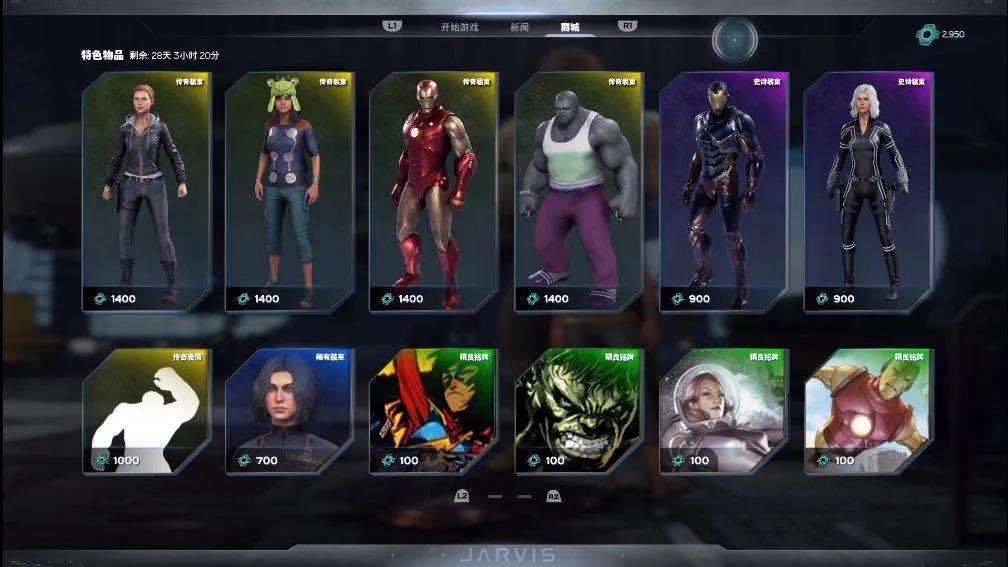Screen dimensions: 1008x567
Task: Open the 新闻 news tab
Action: click(519, 27)
